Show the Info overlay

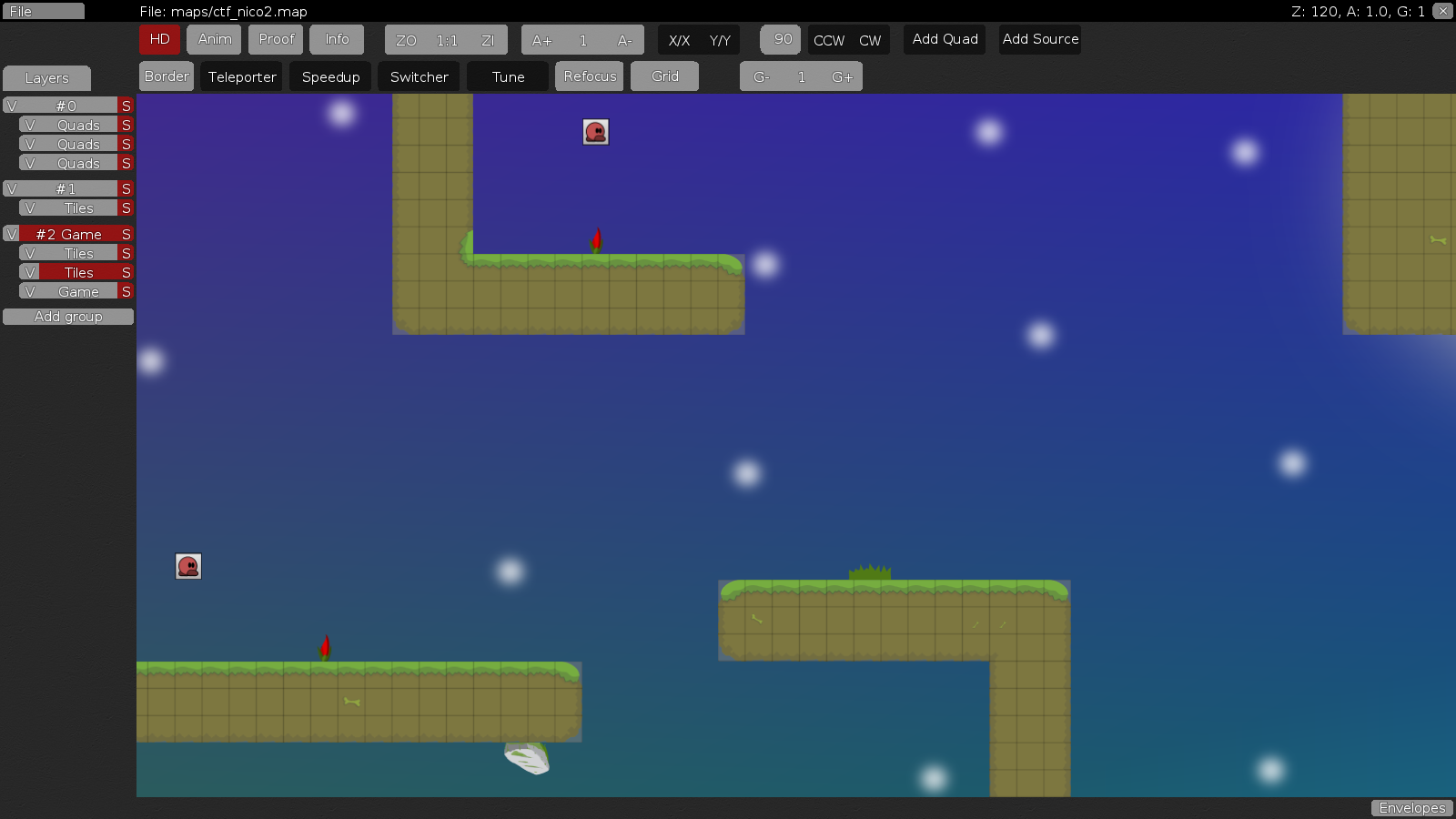coord(337,39)
